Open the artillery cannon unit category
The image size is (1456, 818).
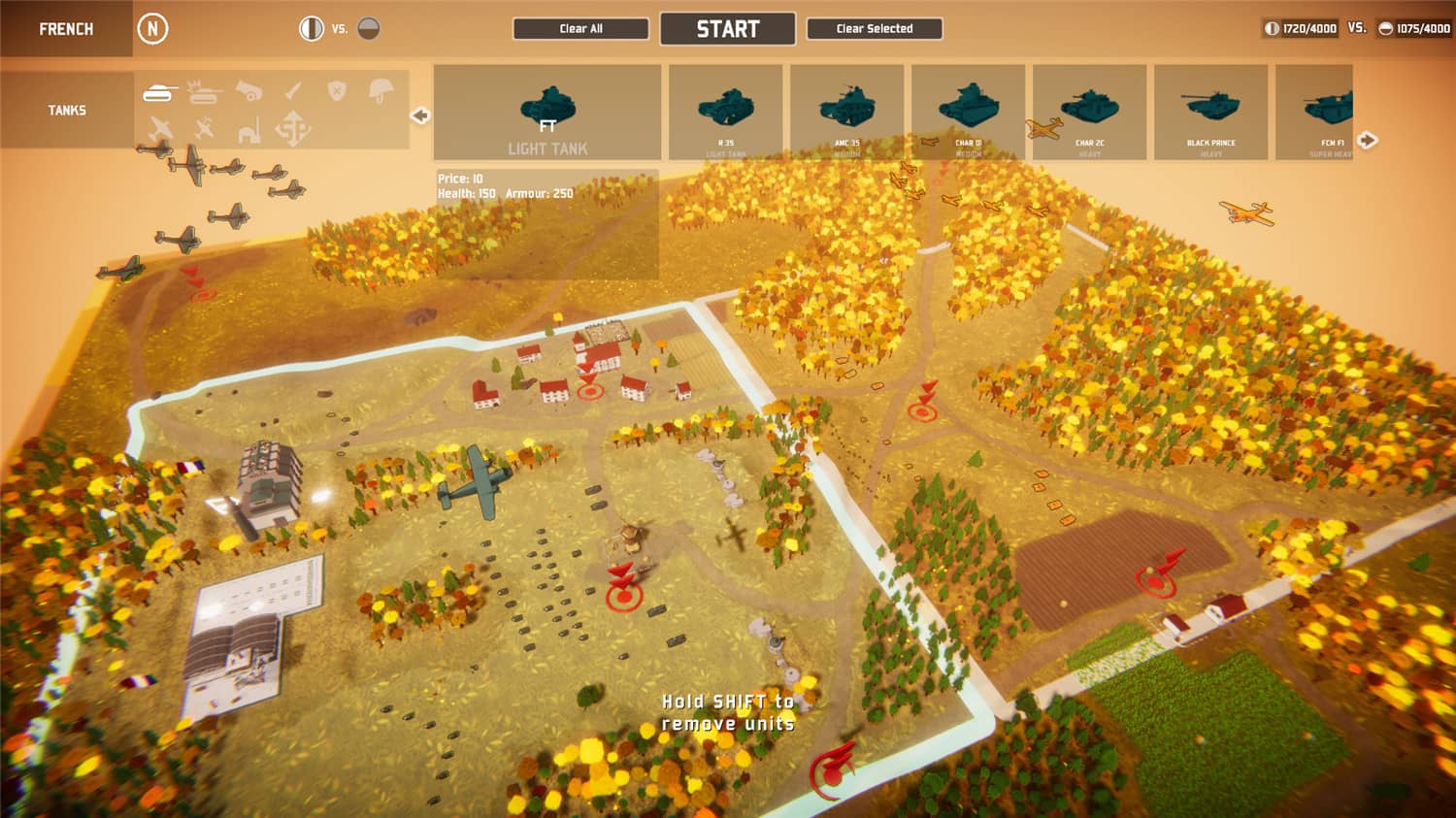tap(250, 91)
